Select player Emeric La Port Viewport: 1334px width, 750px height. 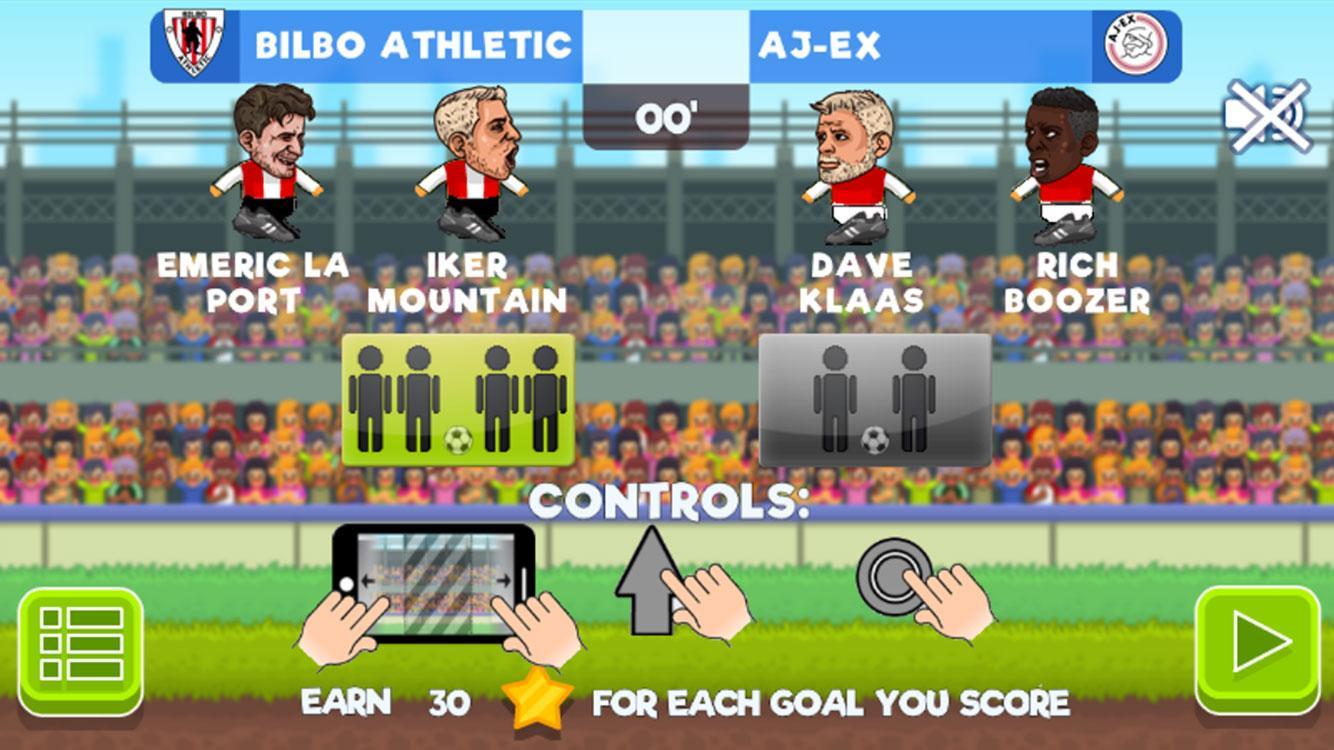point(262,165)
